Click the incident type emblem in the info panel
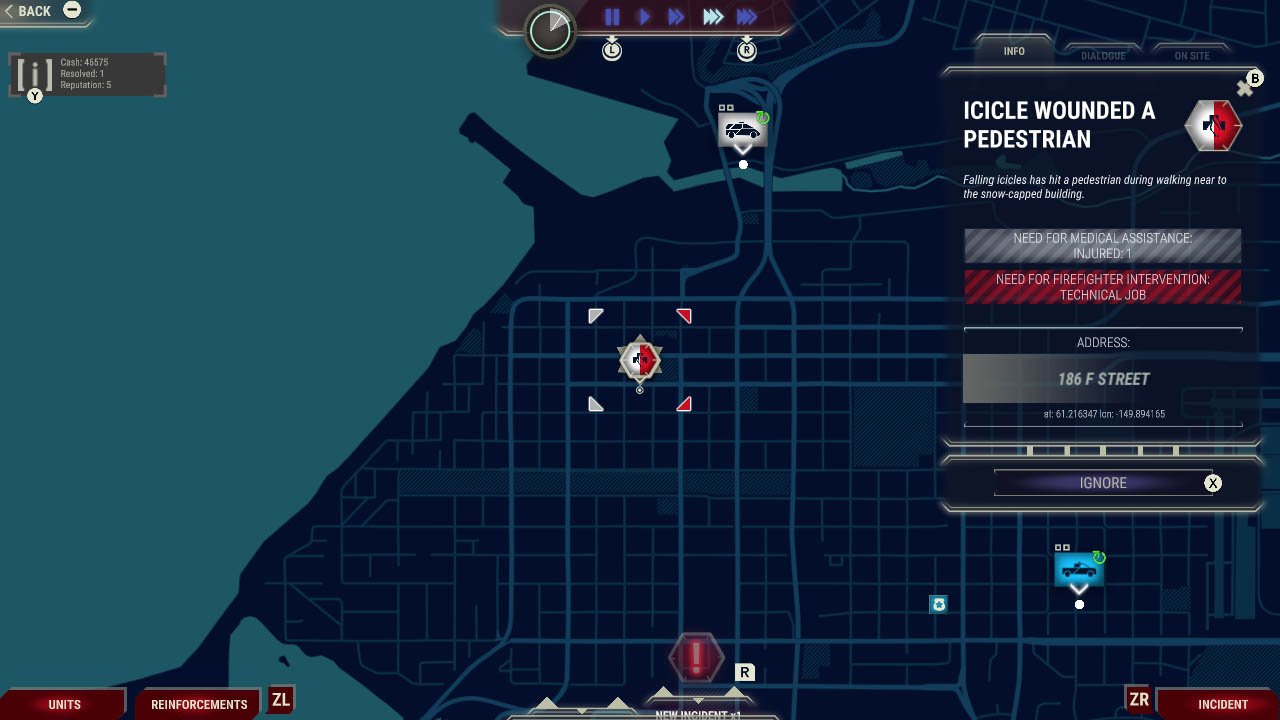Screen dimensions: 1280x720 pyautogui.click(x=1212, y=126)
